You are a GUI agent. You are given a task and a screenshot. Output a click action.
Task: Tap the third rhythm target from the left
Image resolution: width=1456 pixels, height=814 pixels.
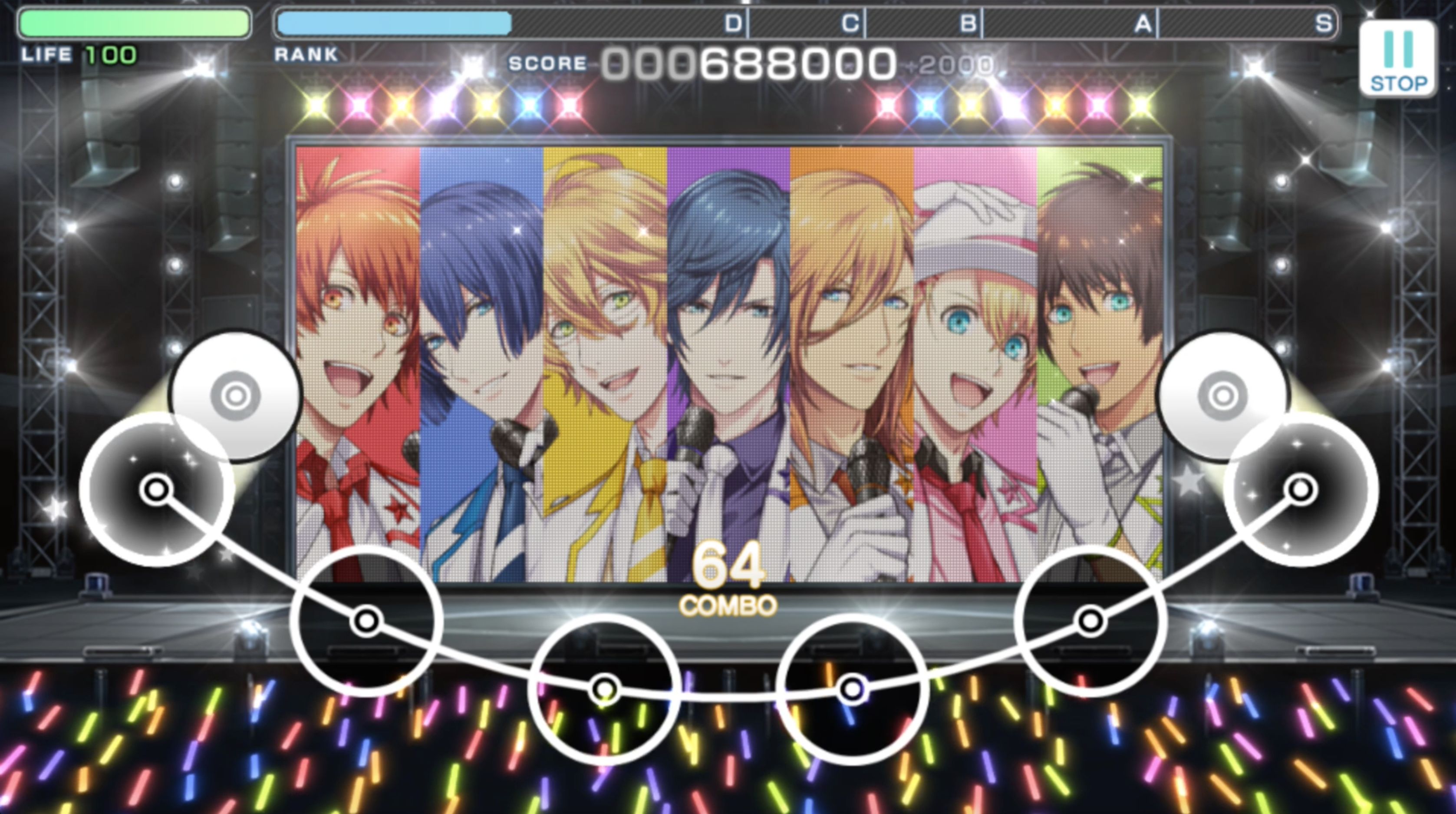coord(605,689)
